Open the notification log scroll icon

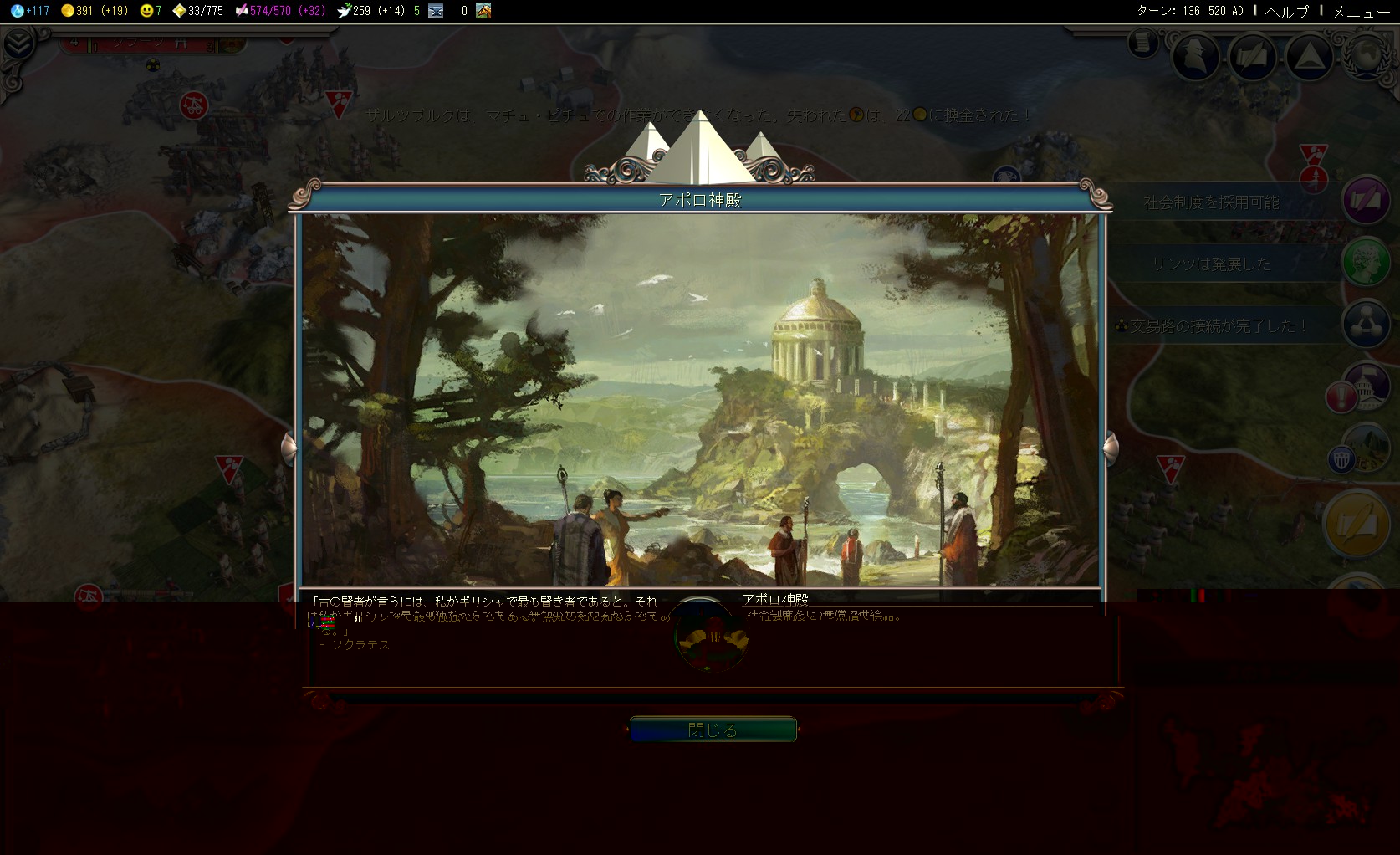coord(1142,42)
